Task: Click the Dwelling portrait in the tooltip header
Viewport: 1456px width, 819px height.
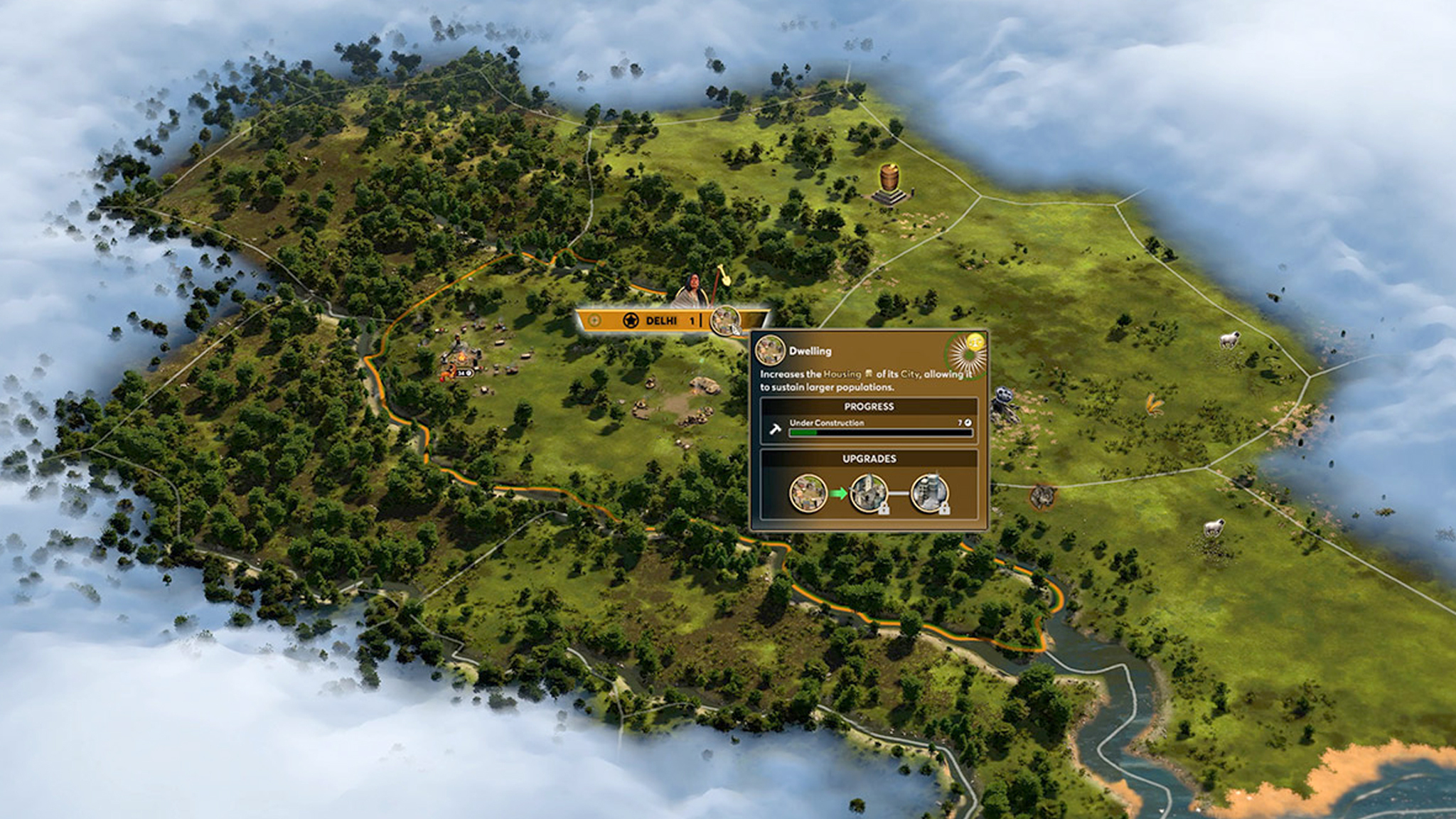Action: [x=770, y=350]
